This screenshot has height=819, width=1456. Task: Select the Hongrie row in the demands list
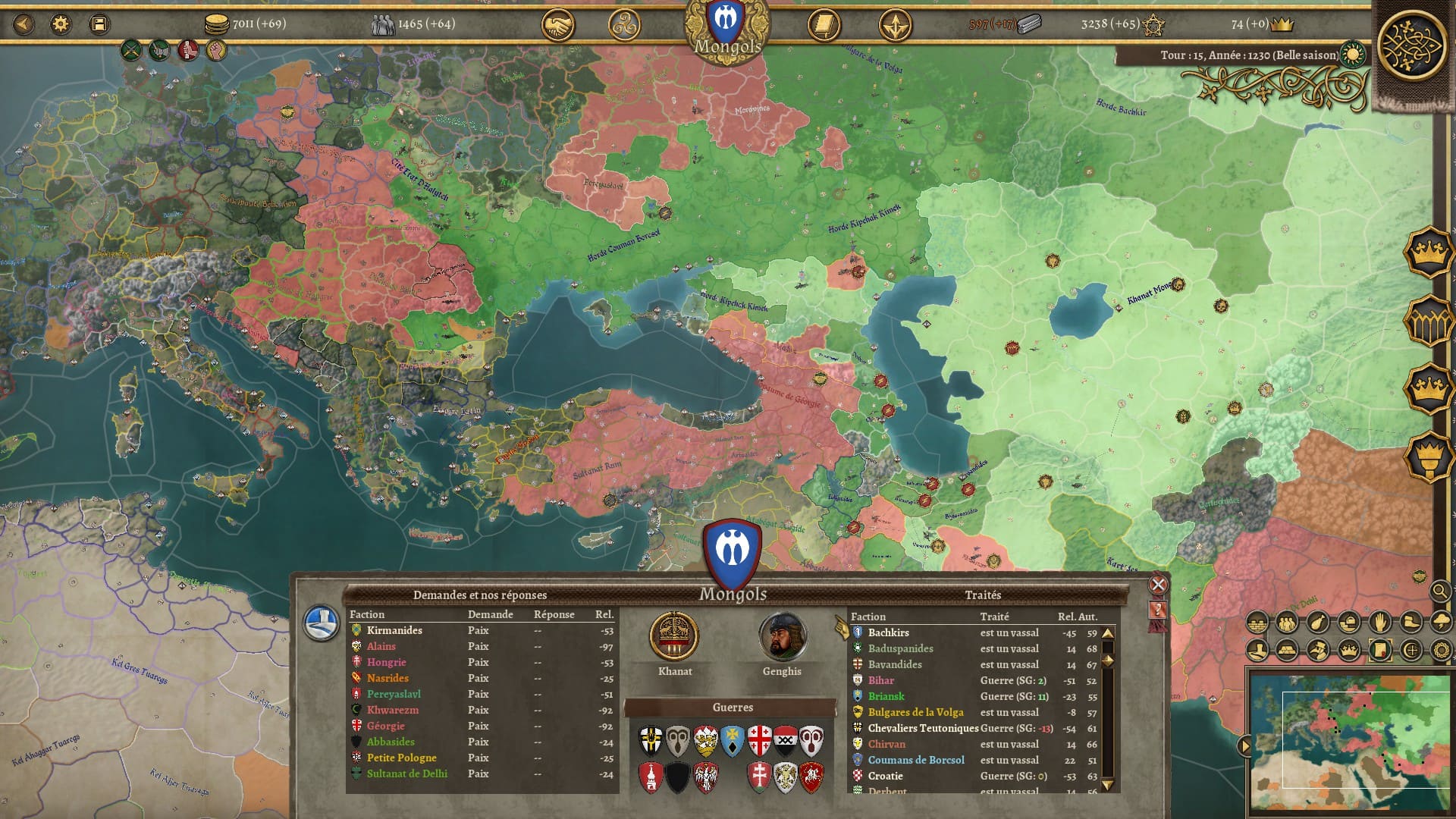point(386,662)
